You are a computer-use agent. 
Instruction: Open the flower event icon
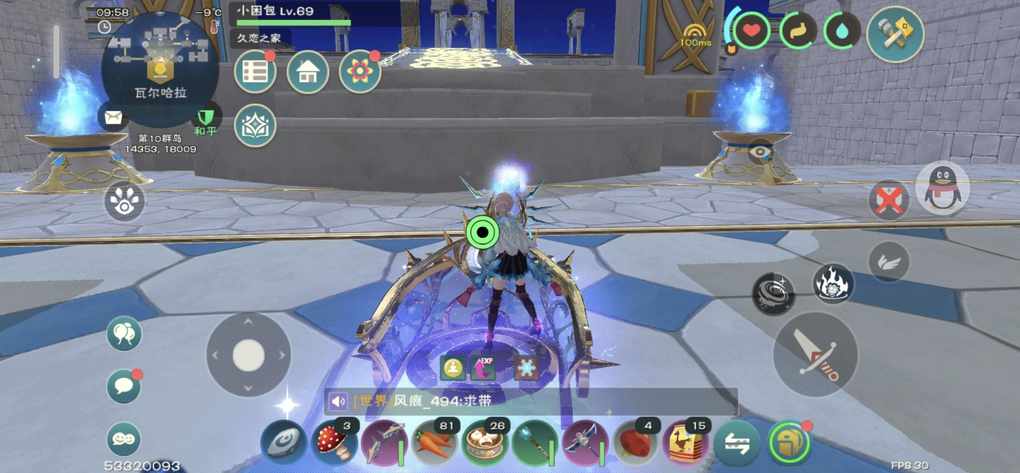(360, 72)
